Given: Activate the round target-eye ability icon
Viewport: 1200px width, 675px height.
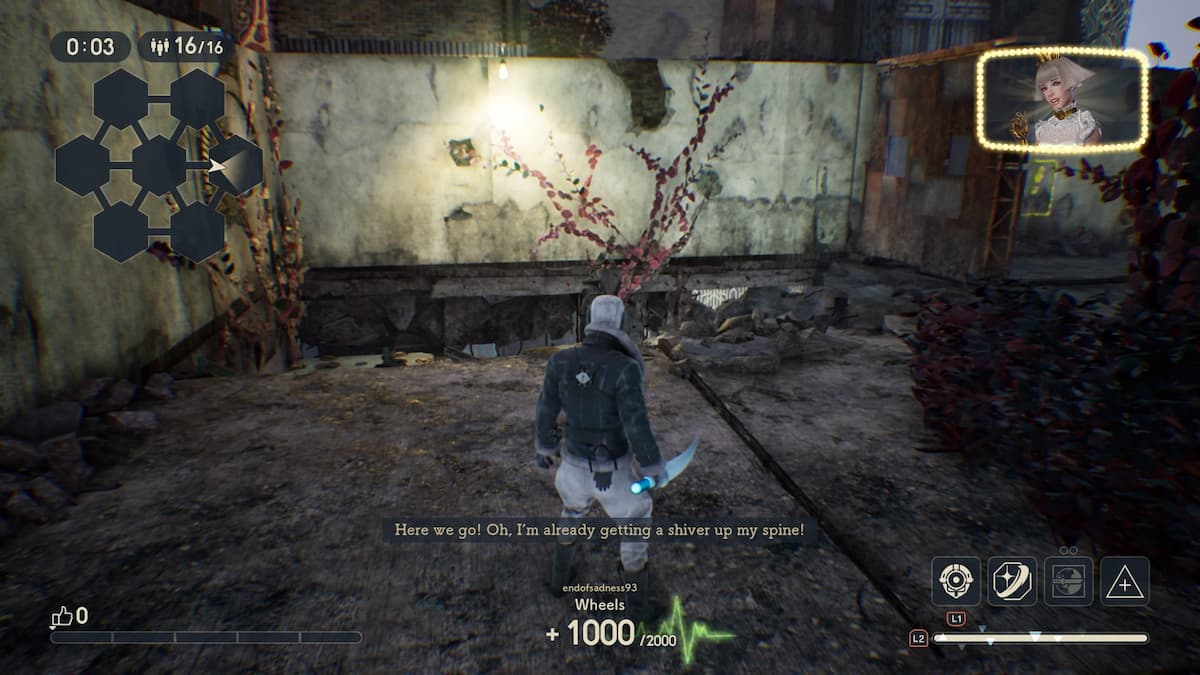Looking at the screenshot, I should (x=956, y=581).
